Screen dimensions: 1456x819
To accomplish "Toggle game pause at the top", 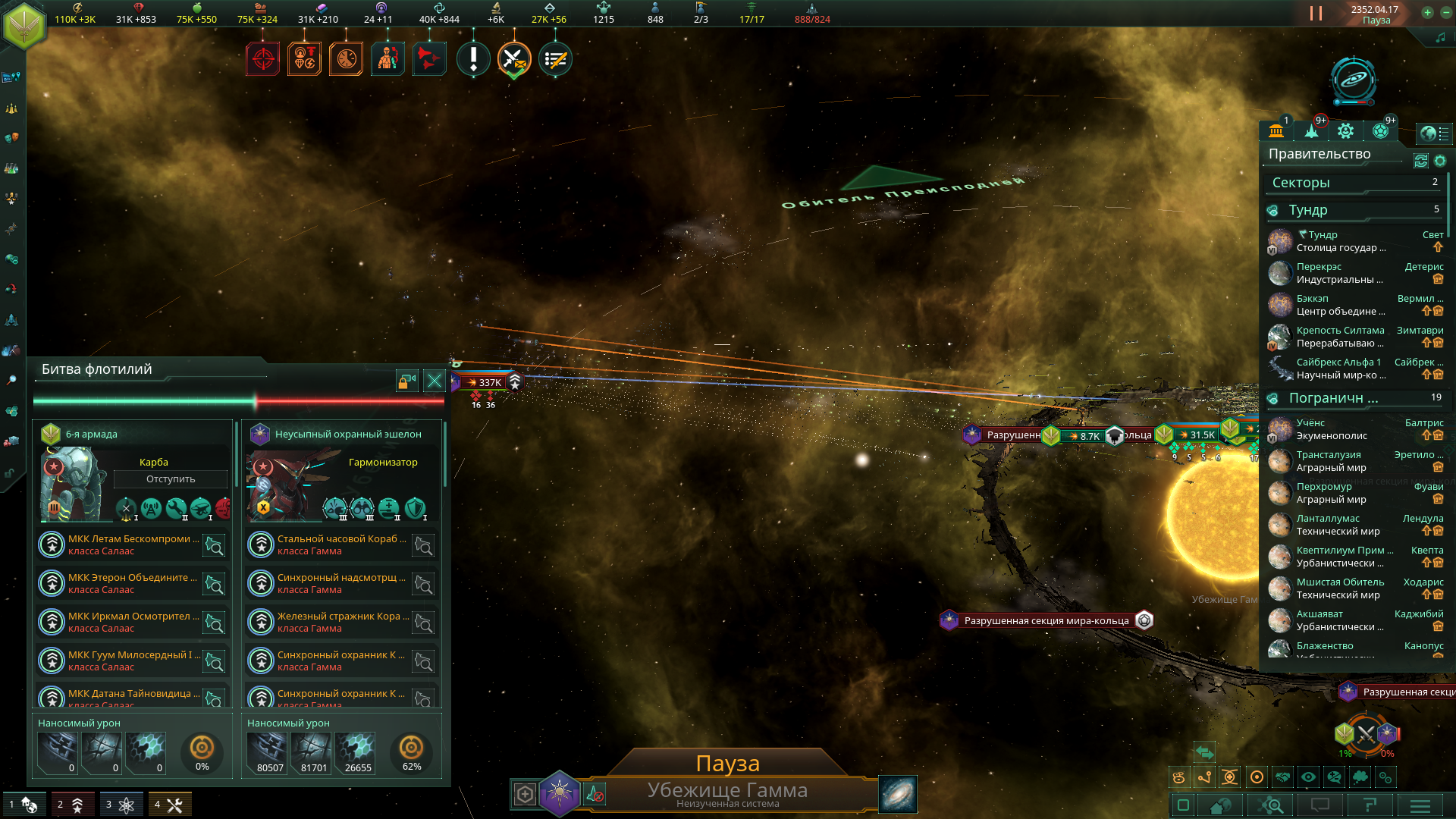I will pyautogui.click(x=1316, y=14).
